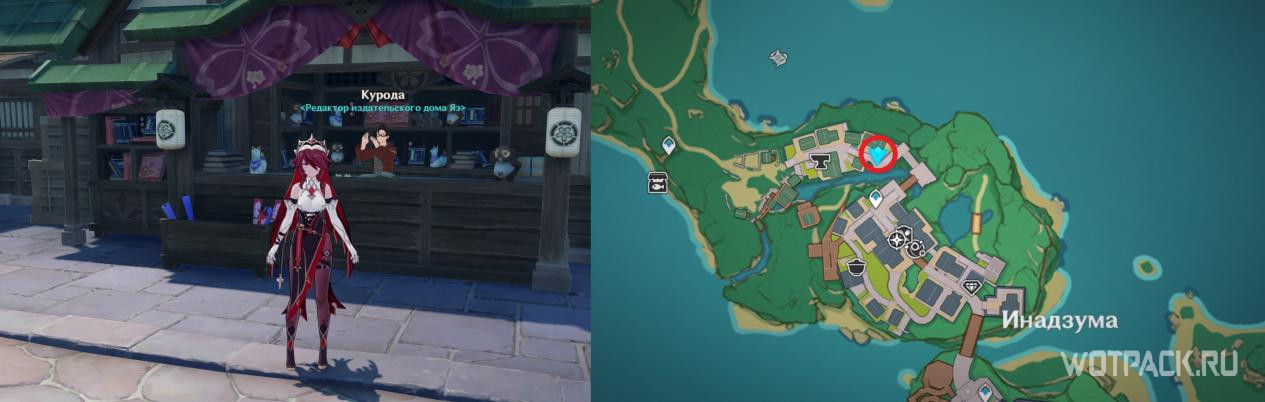Select the blue marker circled in red
Screen dimensions: 1265x402
click(x=879, y=154)
